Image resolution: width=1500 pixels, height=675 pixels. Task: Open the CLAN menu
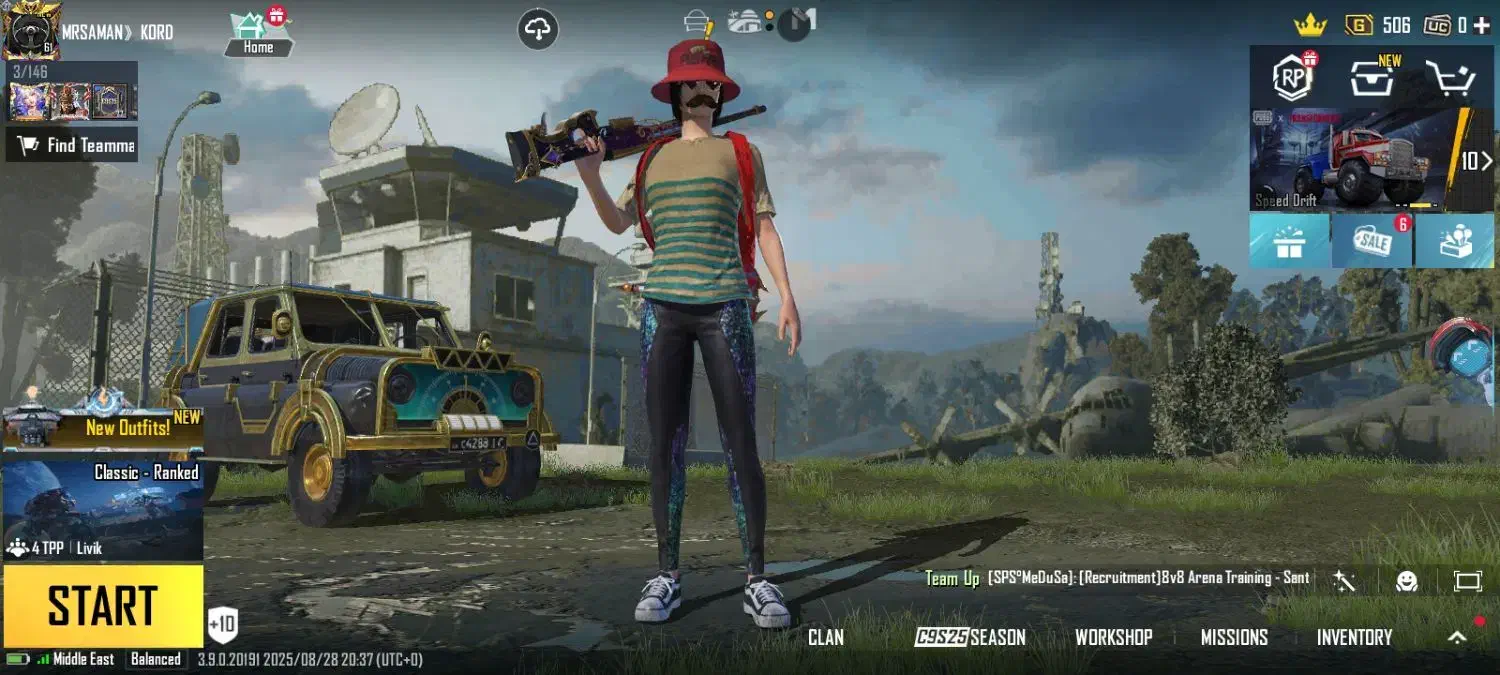(826, 637)
